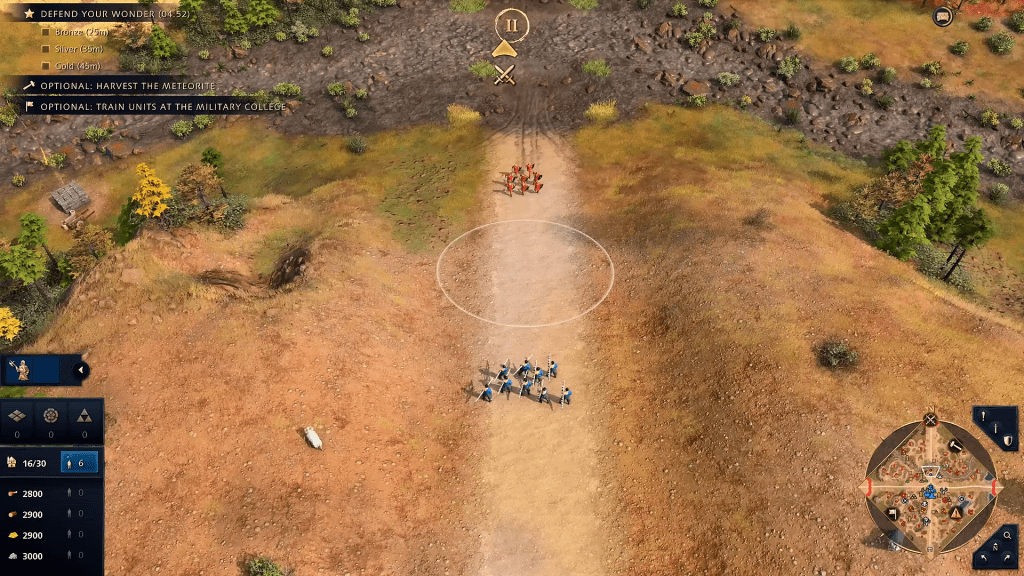Click the Age II emblem at top center
This screenshot has width=1024, height=576.
[511, 24]
